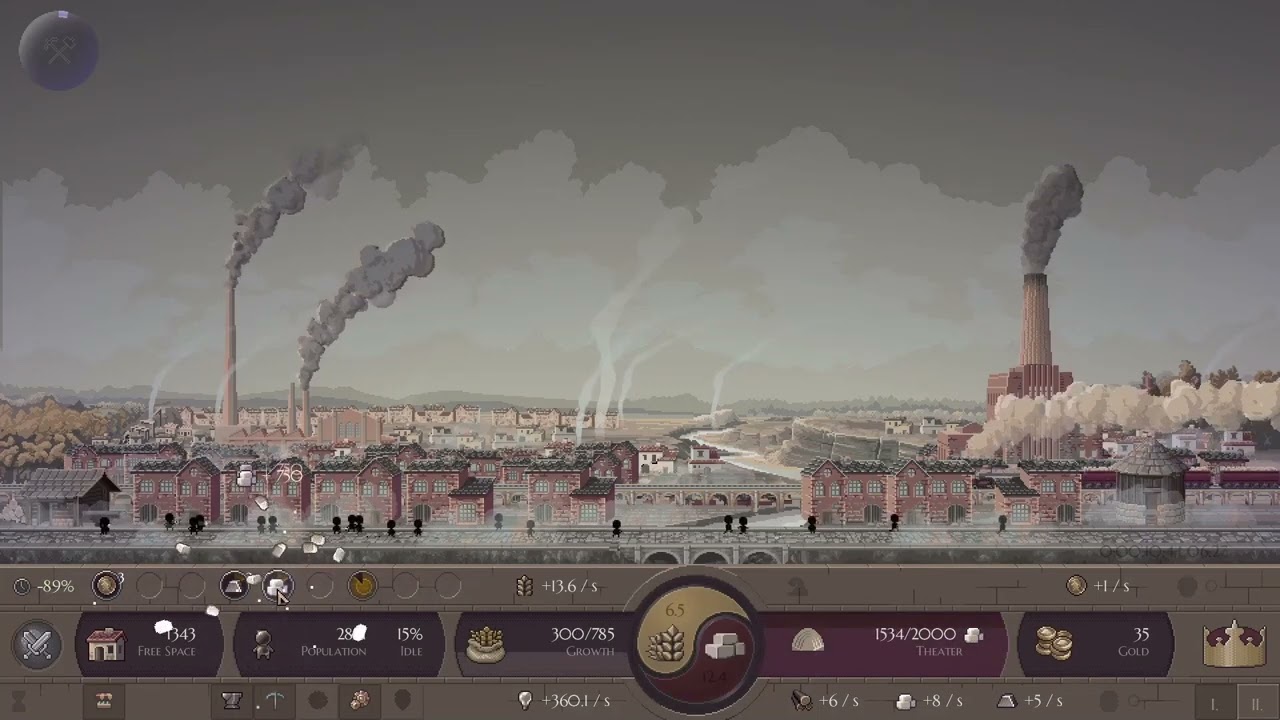
Task: Open the crossed hammers orb
Action: click(x=59, y=49)
